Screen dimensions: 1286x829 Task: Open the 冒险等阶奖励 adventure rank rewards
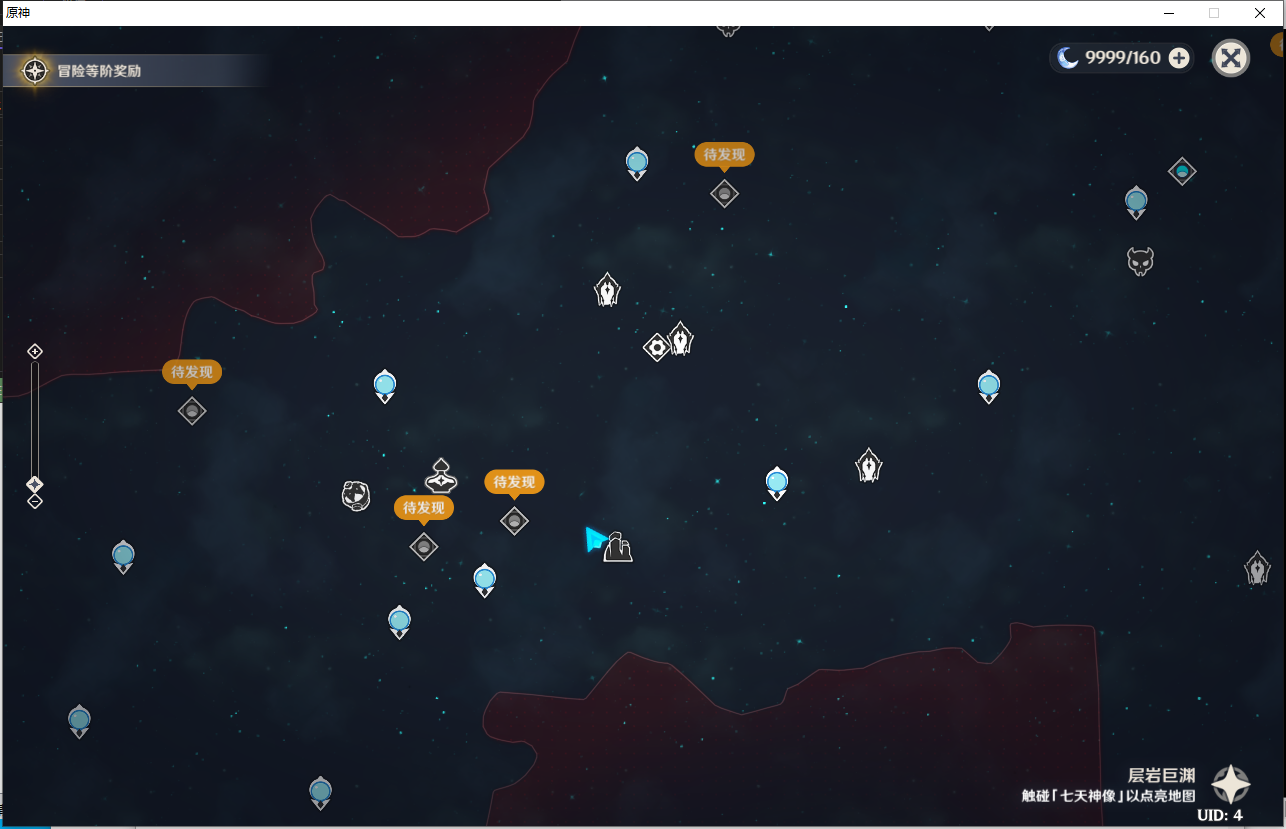[98, 71]
